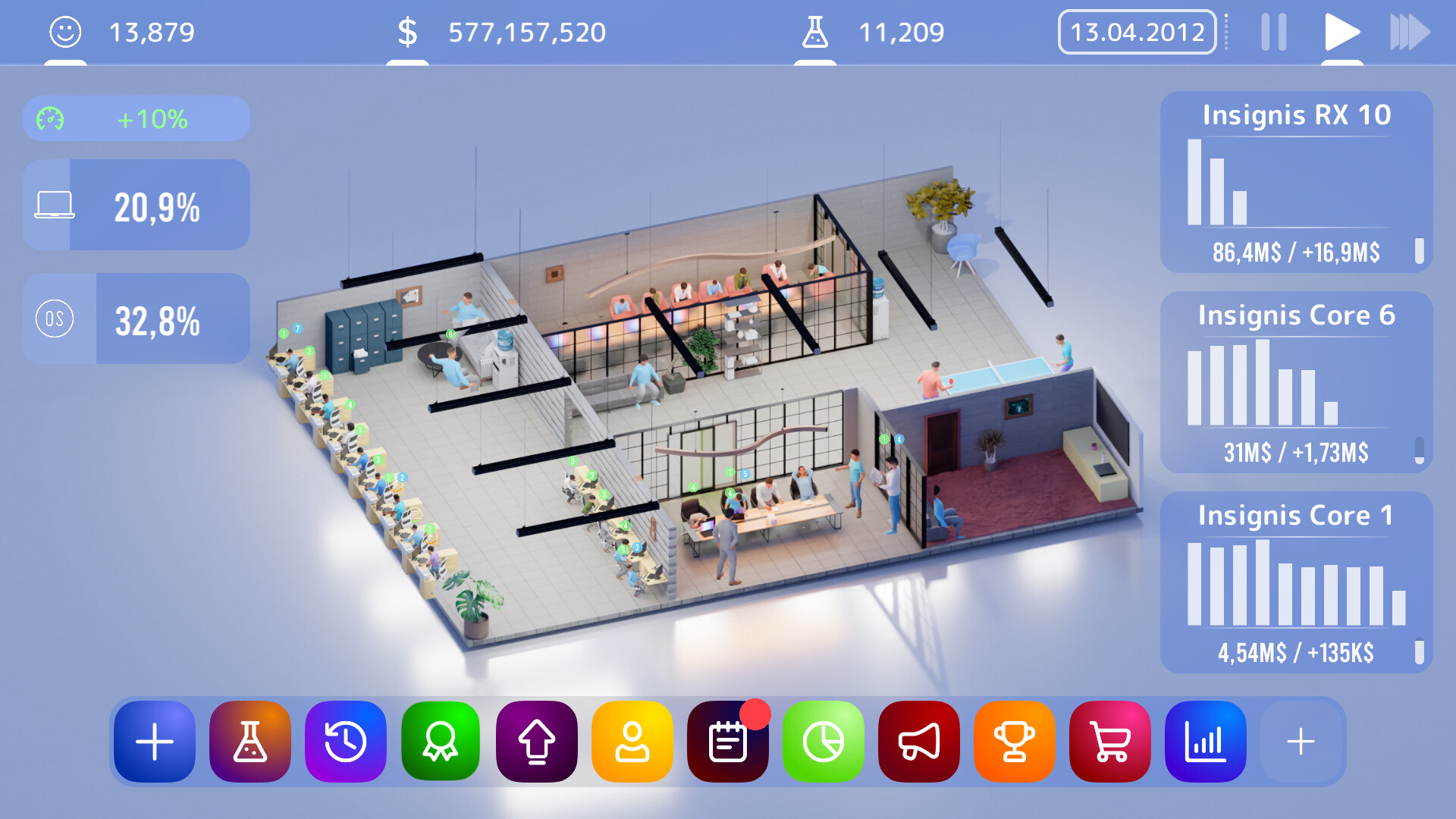
Task: Open the awards medal panel
Action: pos(441,742)
